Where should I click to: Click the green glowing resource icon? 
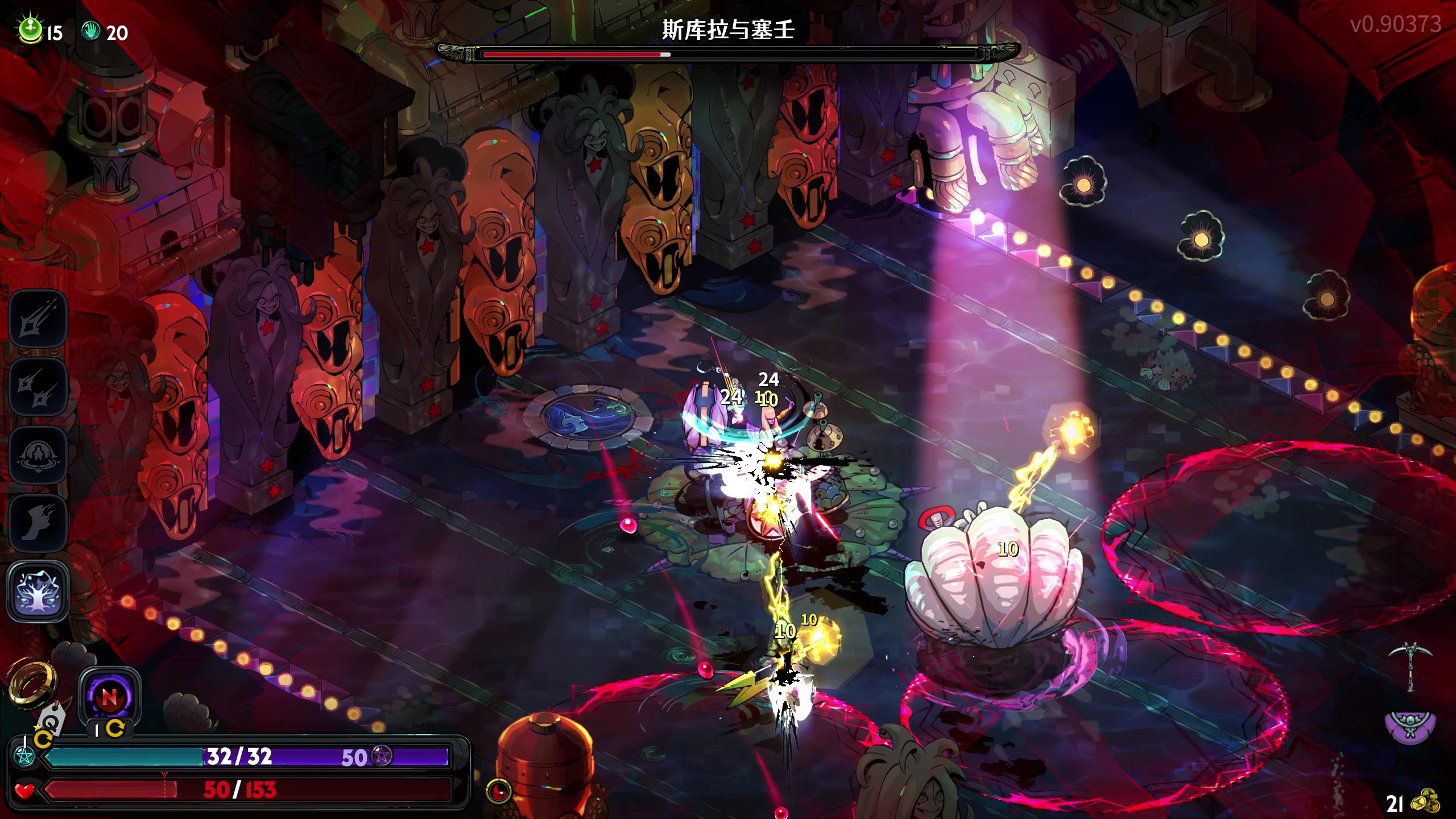click(x=30, y=30)
